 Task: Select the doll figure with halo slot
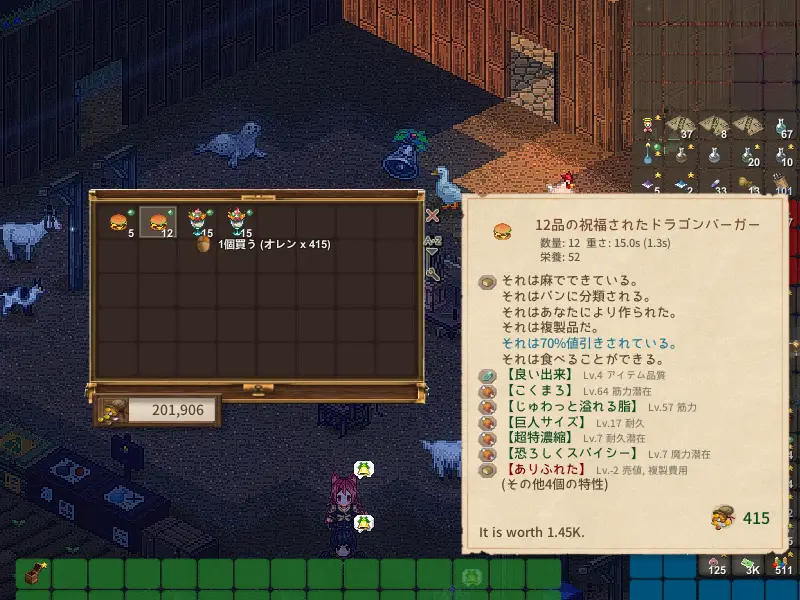pos(648,125)
